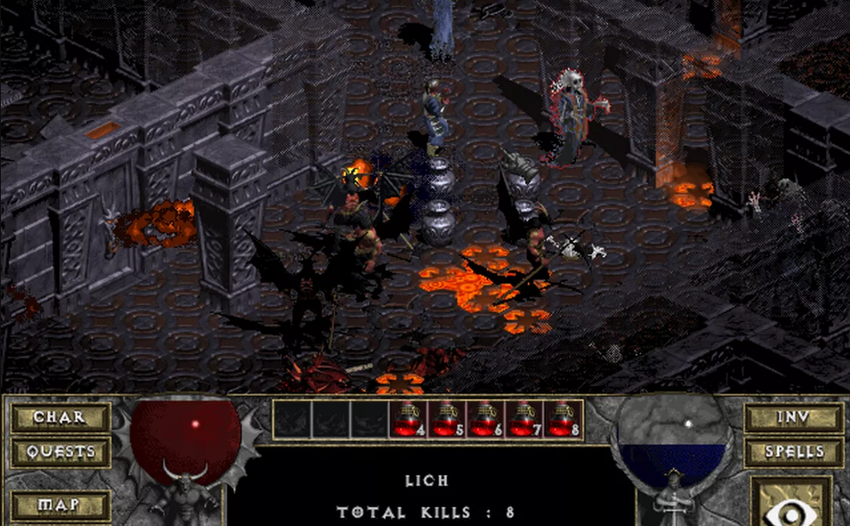This screenshot has height=526, width=850.
Task: Open the CHAR character panel
Action: (x=59, y=417)
